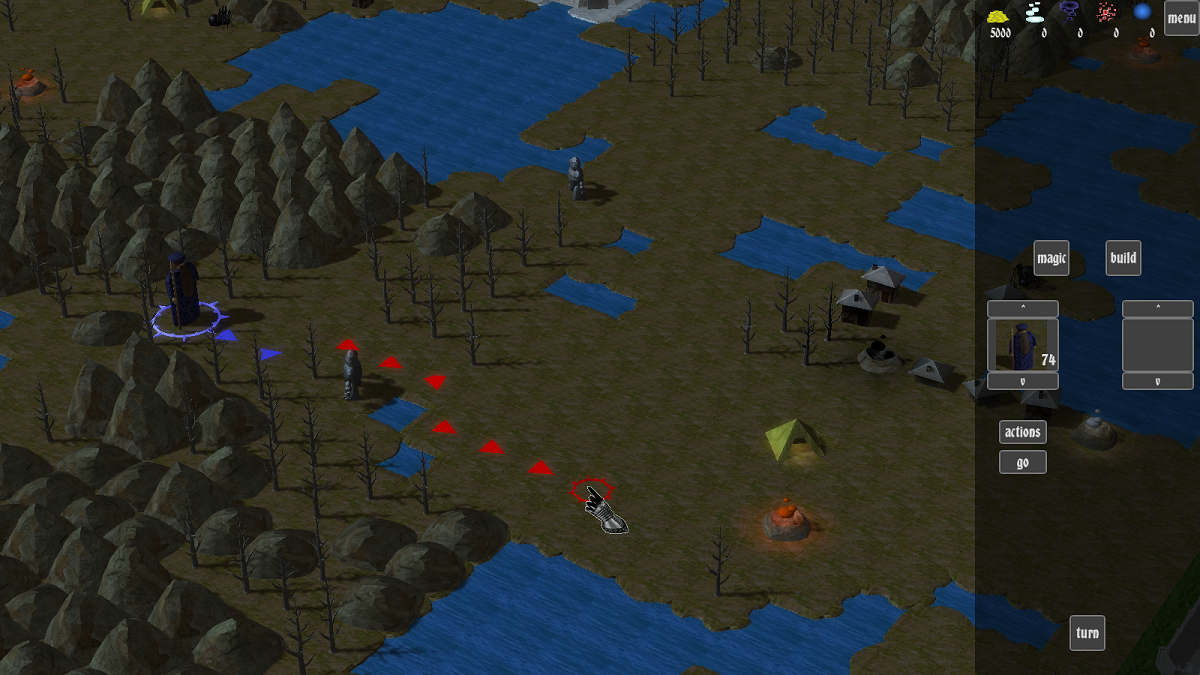End the current turn
This screenshot has width=1200, height=675.
[x=1087, y=633]
